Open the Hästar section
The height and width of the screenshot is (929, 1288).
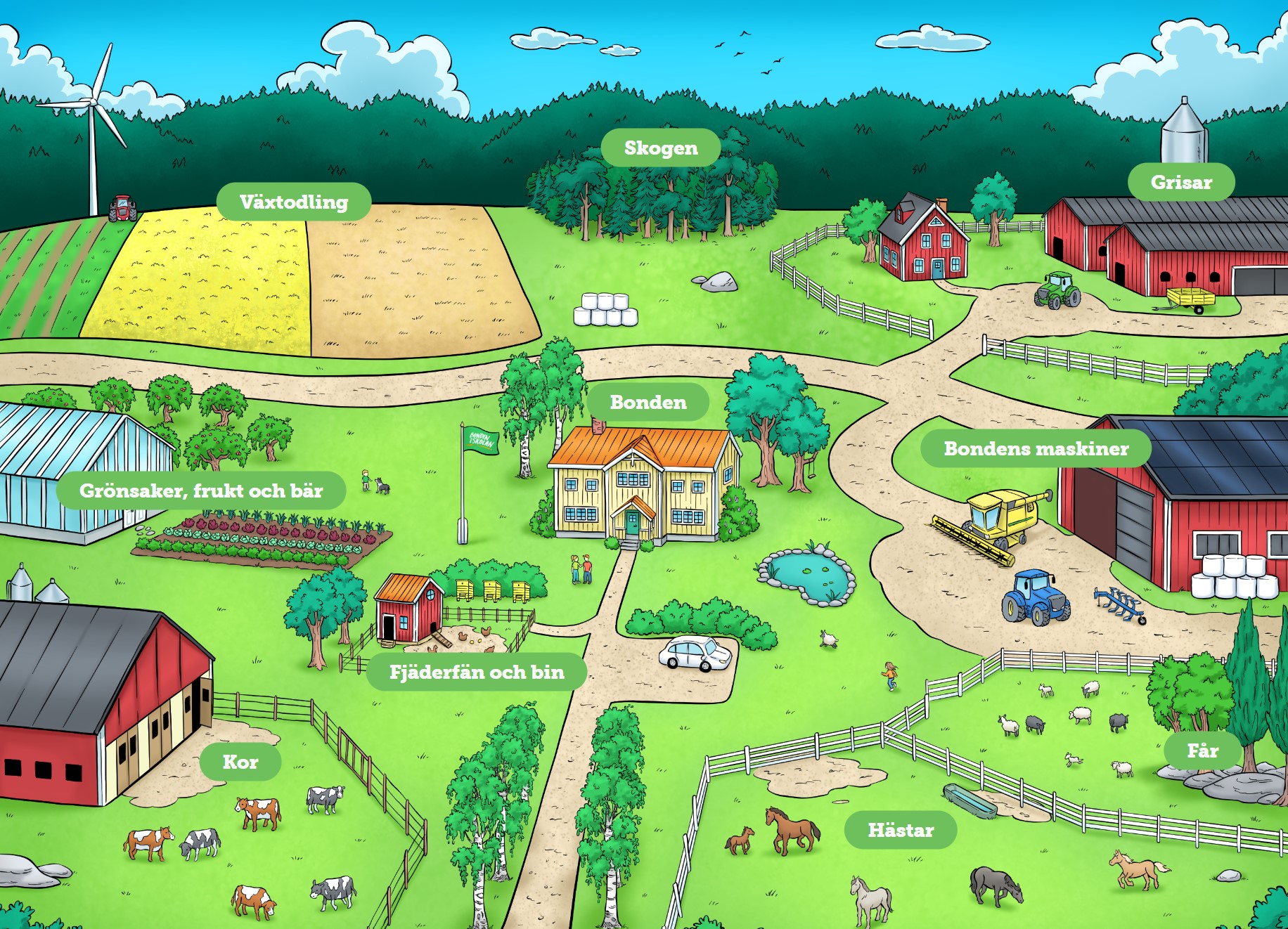(901, 831)
